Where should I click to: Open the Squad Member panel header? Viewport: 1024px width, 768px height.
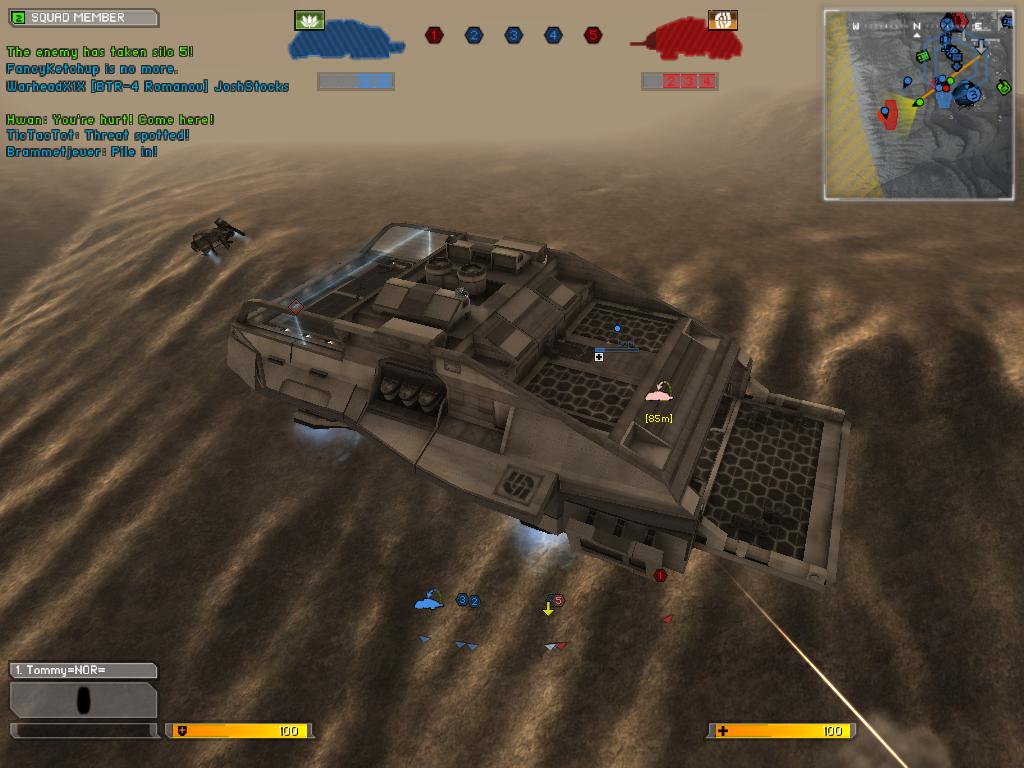point(83,18)
